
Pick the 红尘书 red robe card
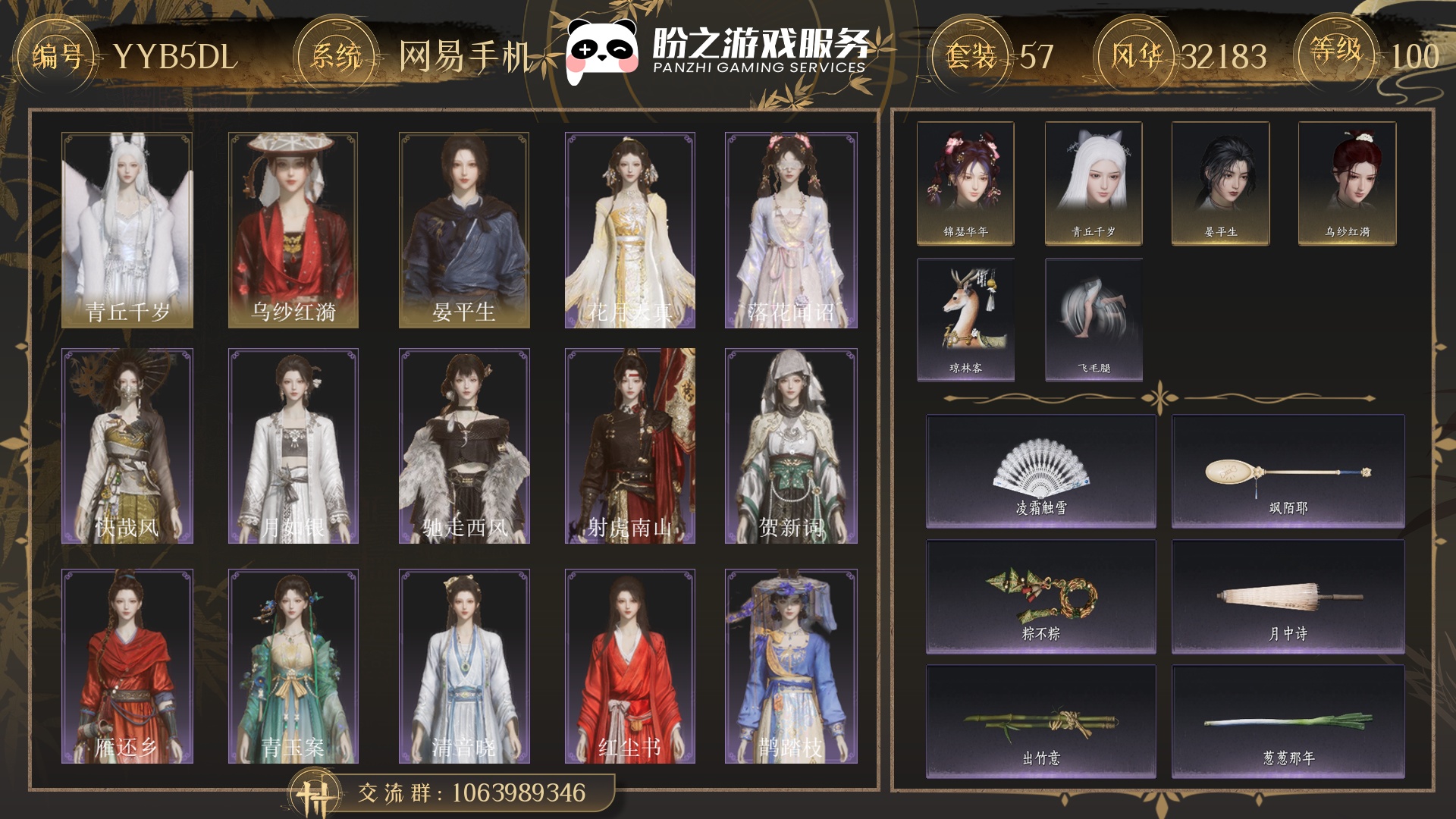(630, 666)
